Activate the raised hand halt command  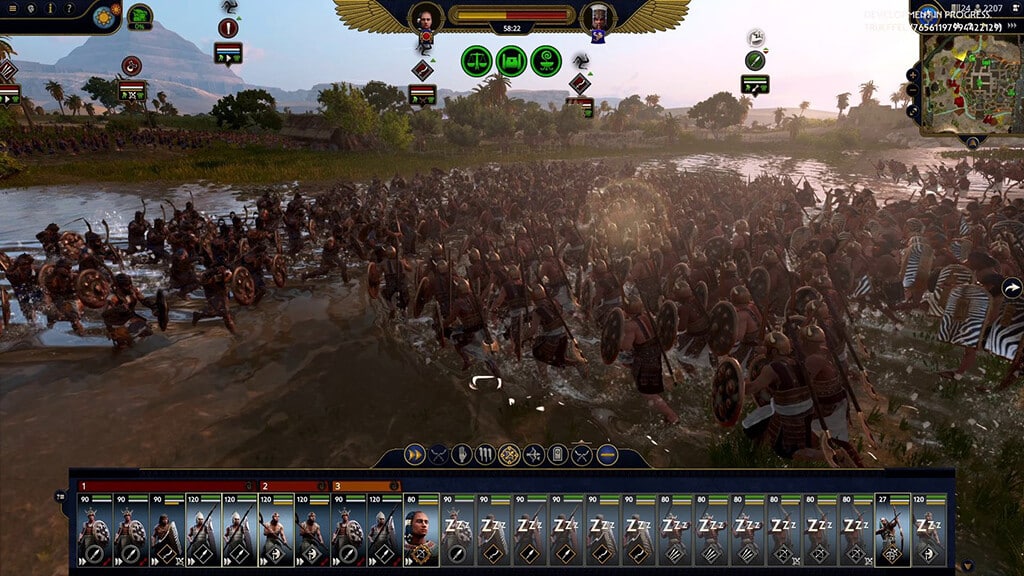[x=461, y=455]
